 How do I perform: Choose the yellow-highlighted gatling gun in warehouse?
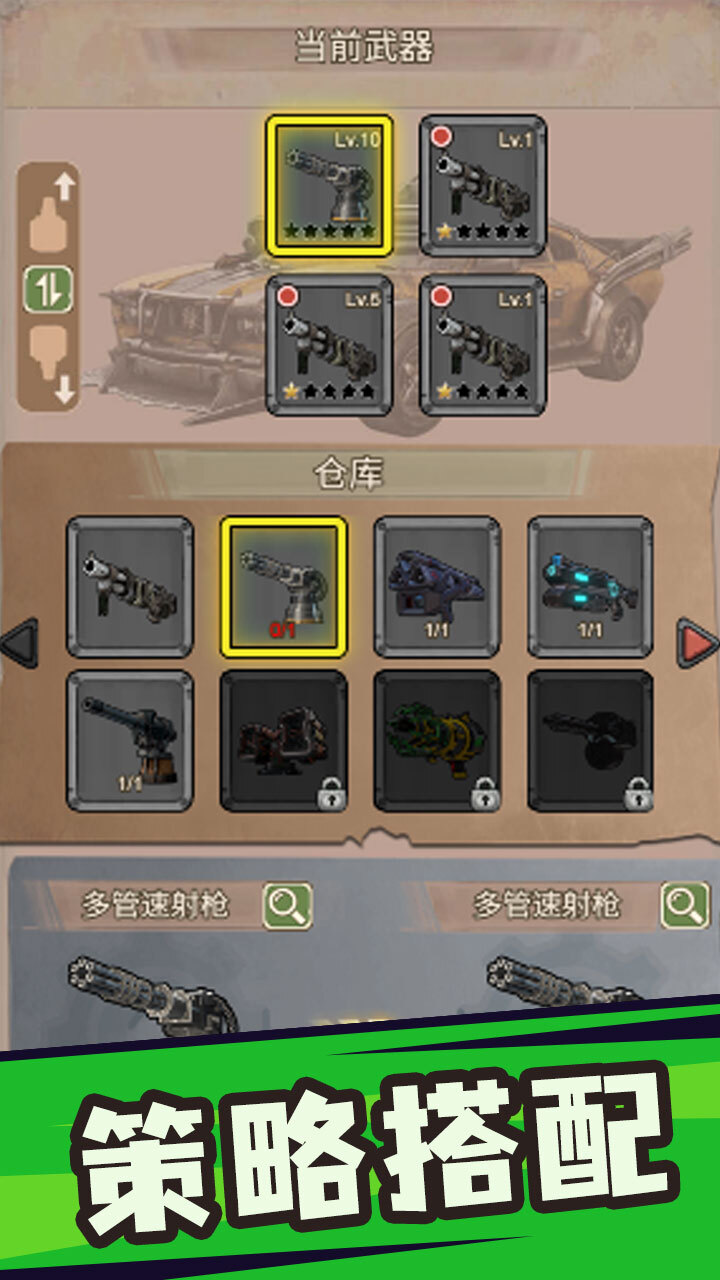click(284, 587)
